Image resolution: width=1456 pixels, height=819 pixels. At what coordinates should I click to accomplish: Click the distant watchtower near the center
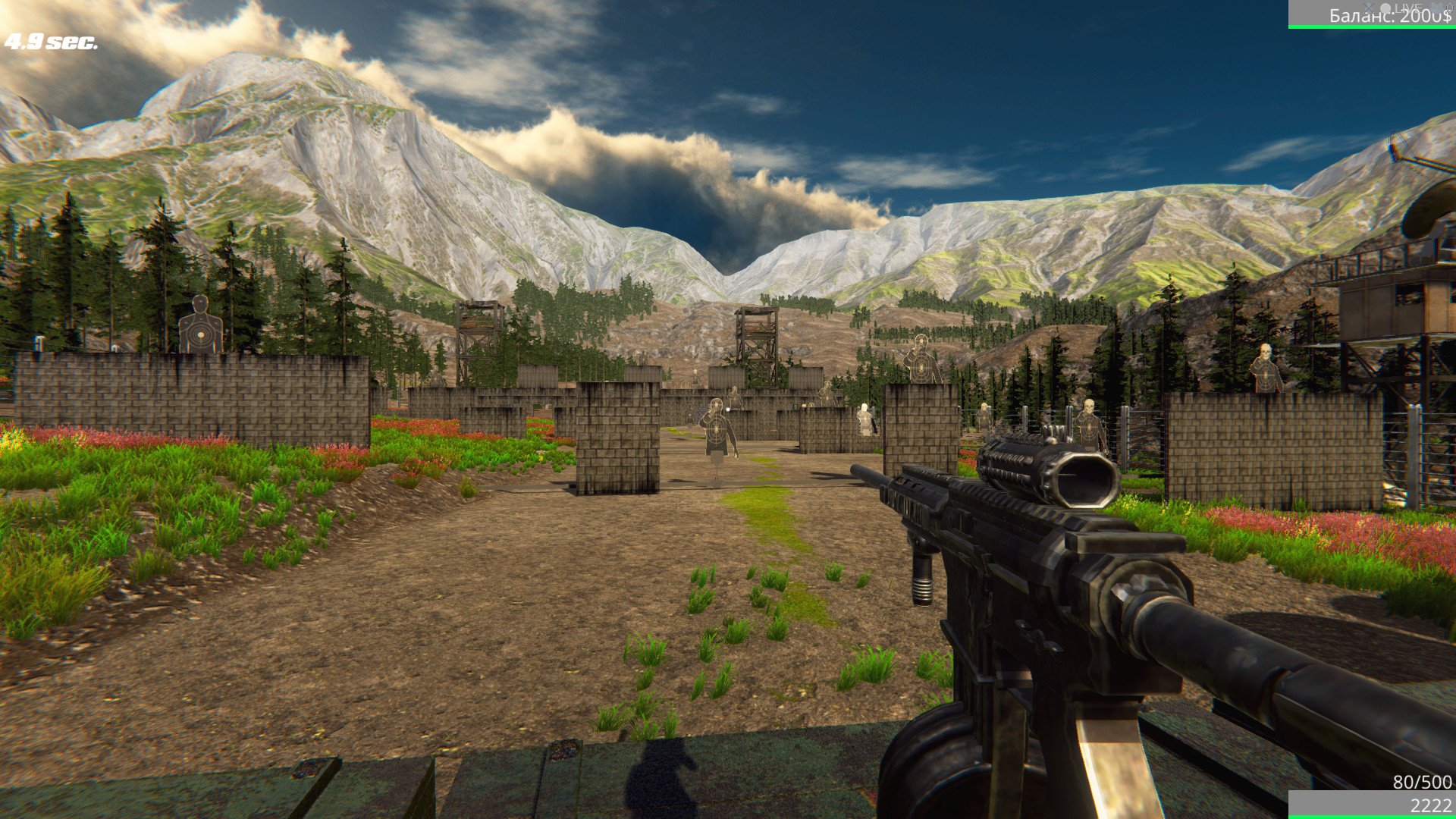click(x=758, y=334)
